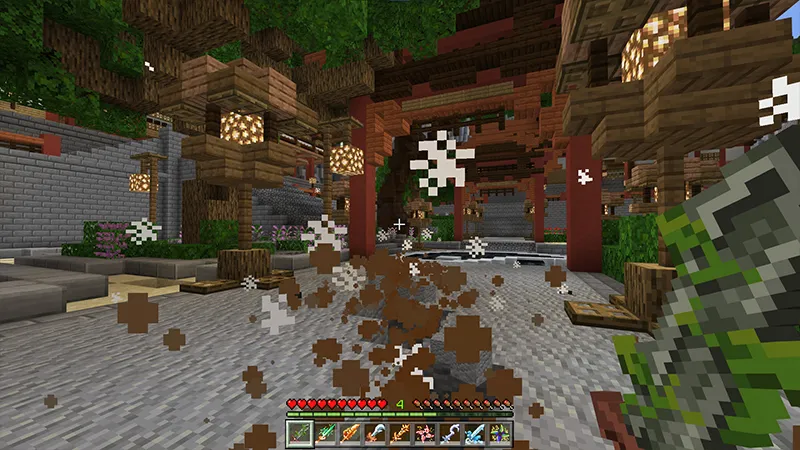Image resolution: width=800 pixels, height=450 pixels.
Task: Choose the pink blossom weapon slot
Action: point(424,434)
